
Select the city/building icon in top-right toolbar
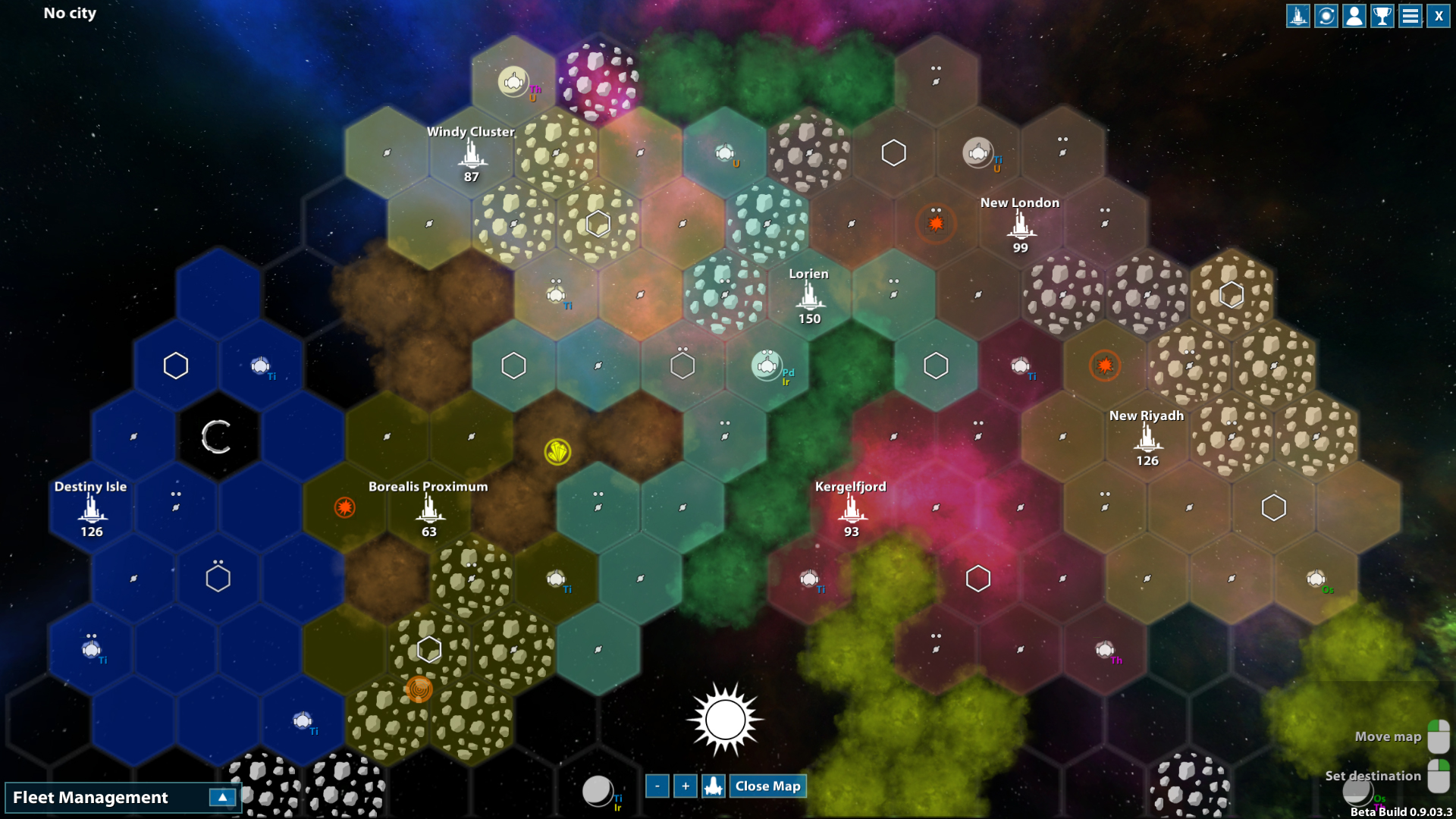click(1298, 15)
